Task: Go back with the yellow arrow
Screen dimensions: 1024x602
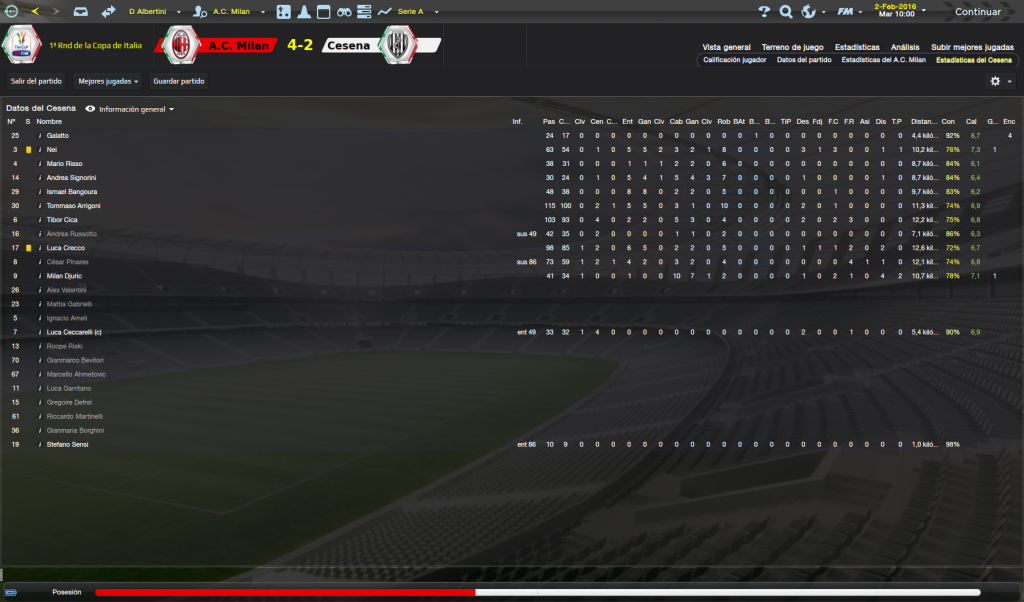Action: click(35, 12)
